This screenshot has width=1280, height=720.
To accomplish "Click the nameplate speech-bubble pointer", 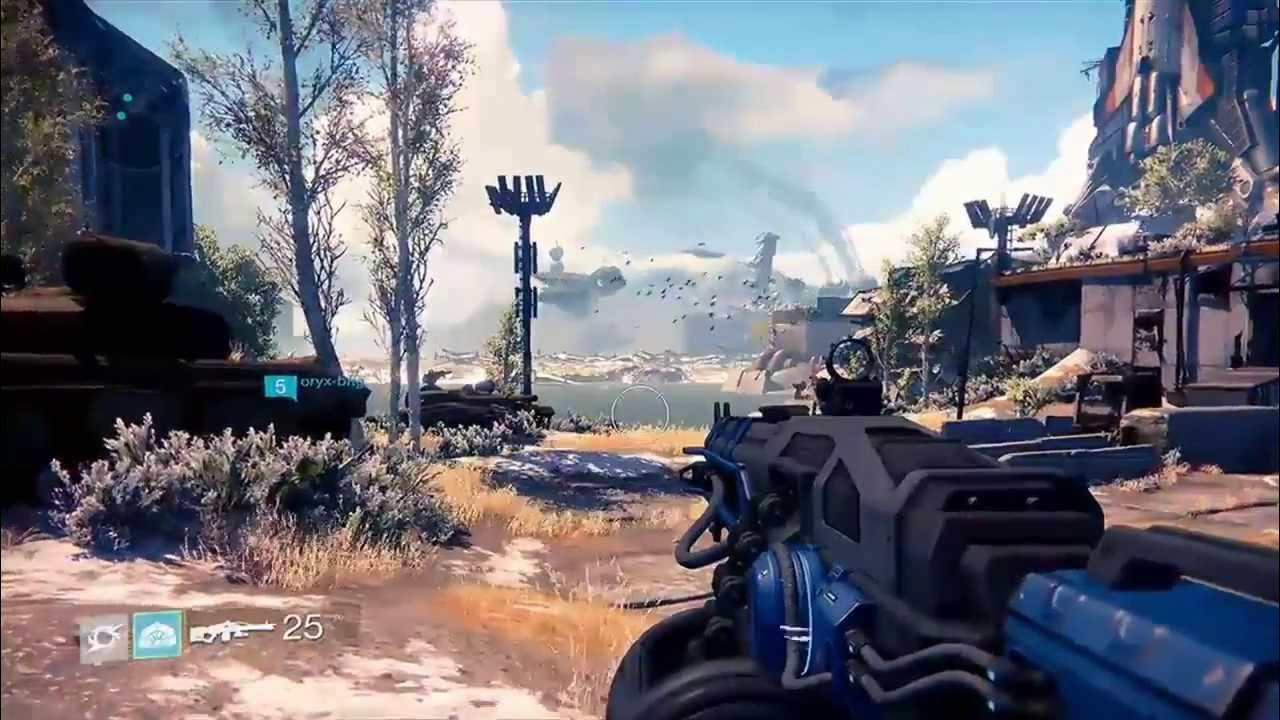I will (x=296, y=397).
